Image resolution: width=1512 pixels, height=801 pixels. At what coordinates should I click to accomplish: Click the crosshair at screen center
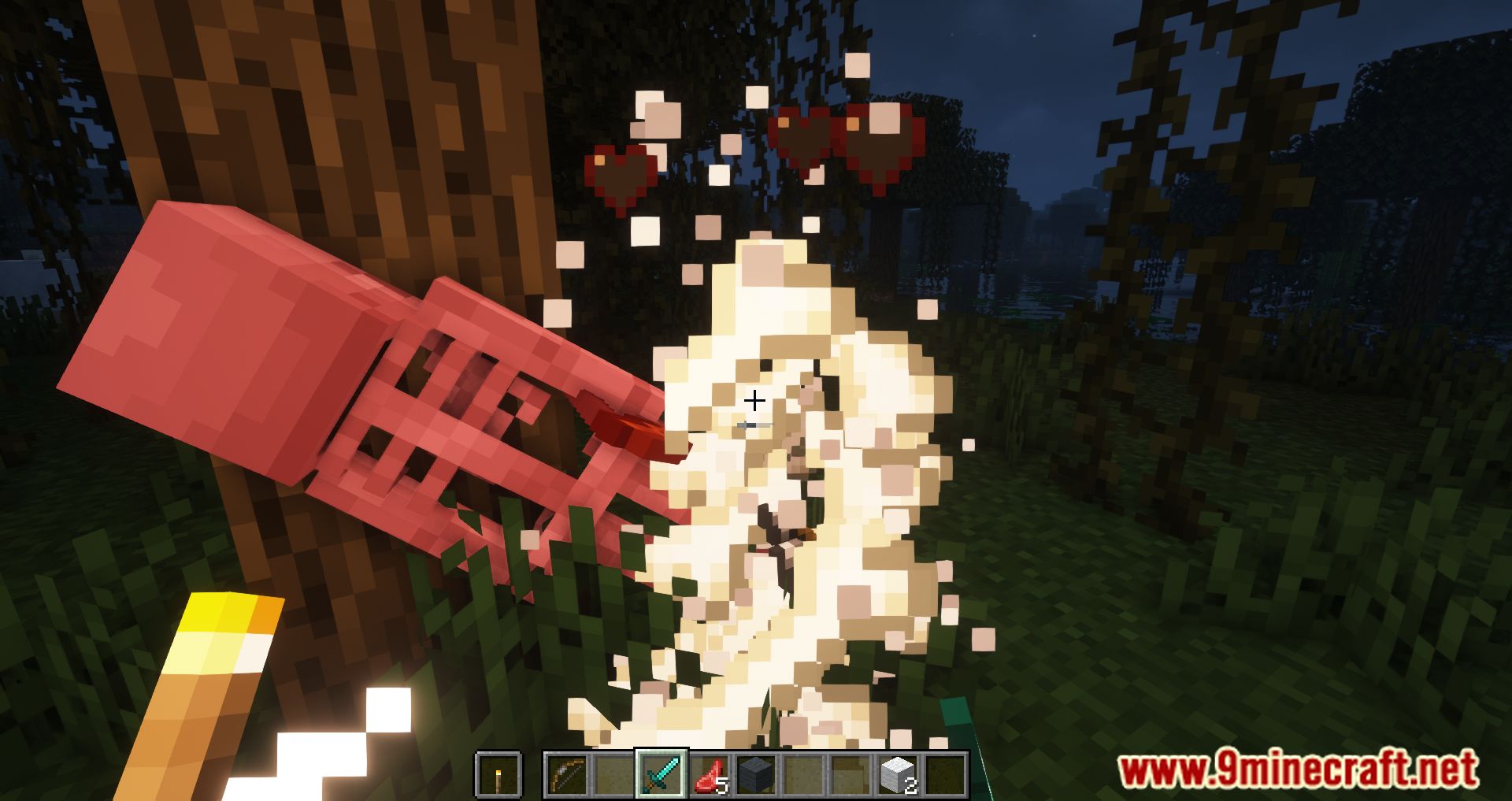754,402
